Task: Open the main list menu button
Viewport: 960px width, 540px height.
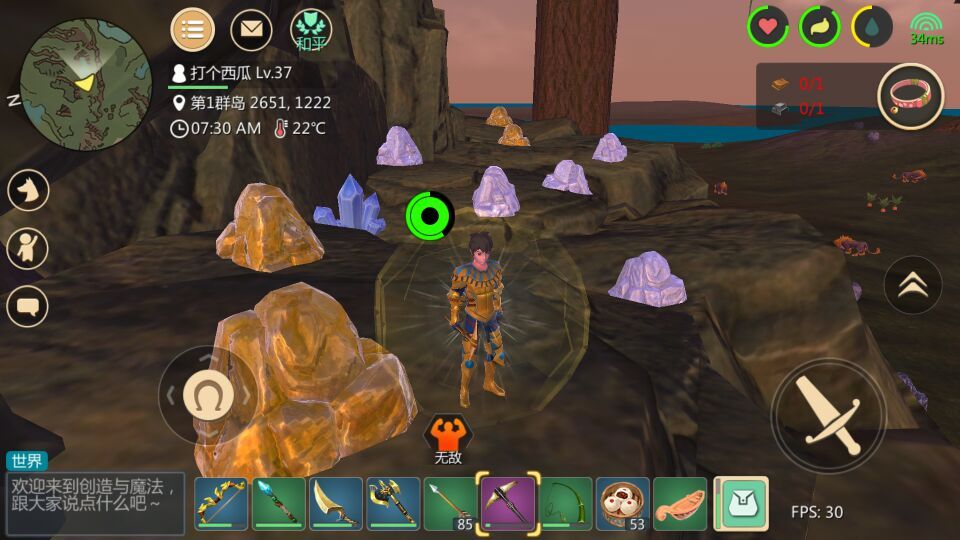Action: coord(192,29)
